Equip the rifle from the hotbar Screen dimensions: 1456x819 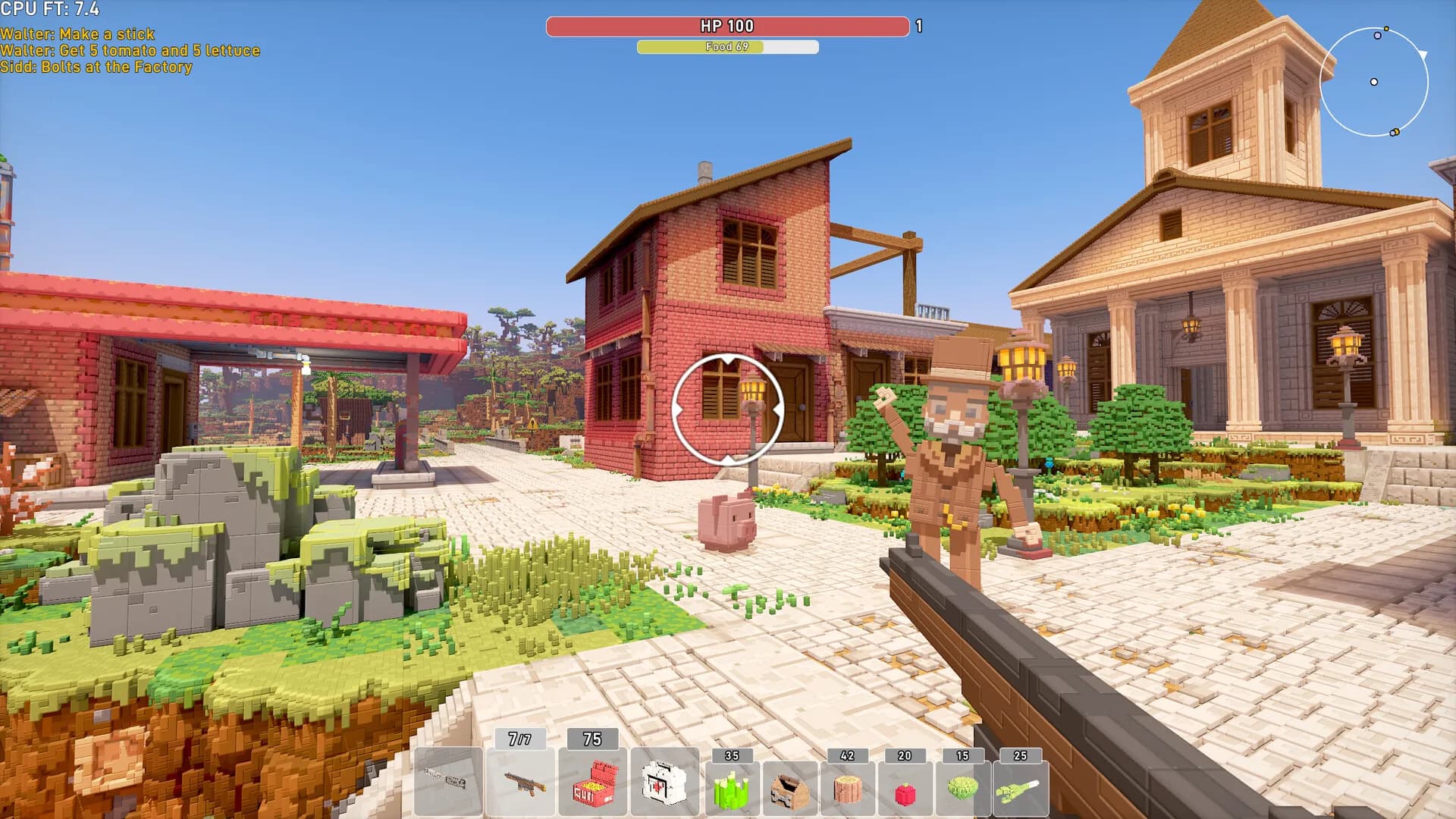(520, 781)
